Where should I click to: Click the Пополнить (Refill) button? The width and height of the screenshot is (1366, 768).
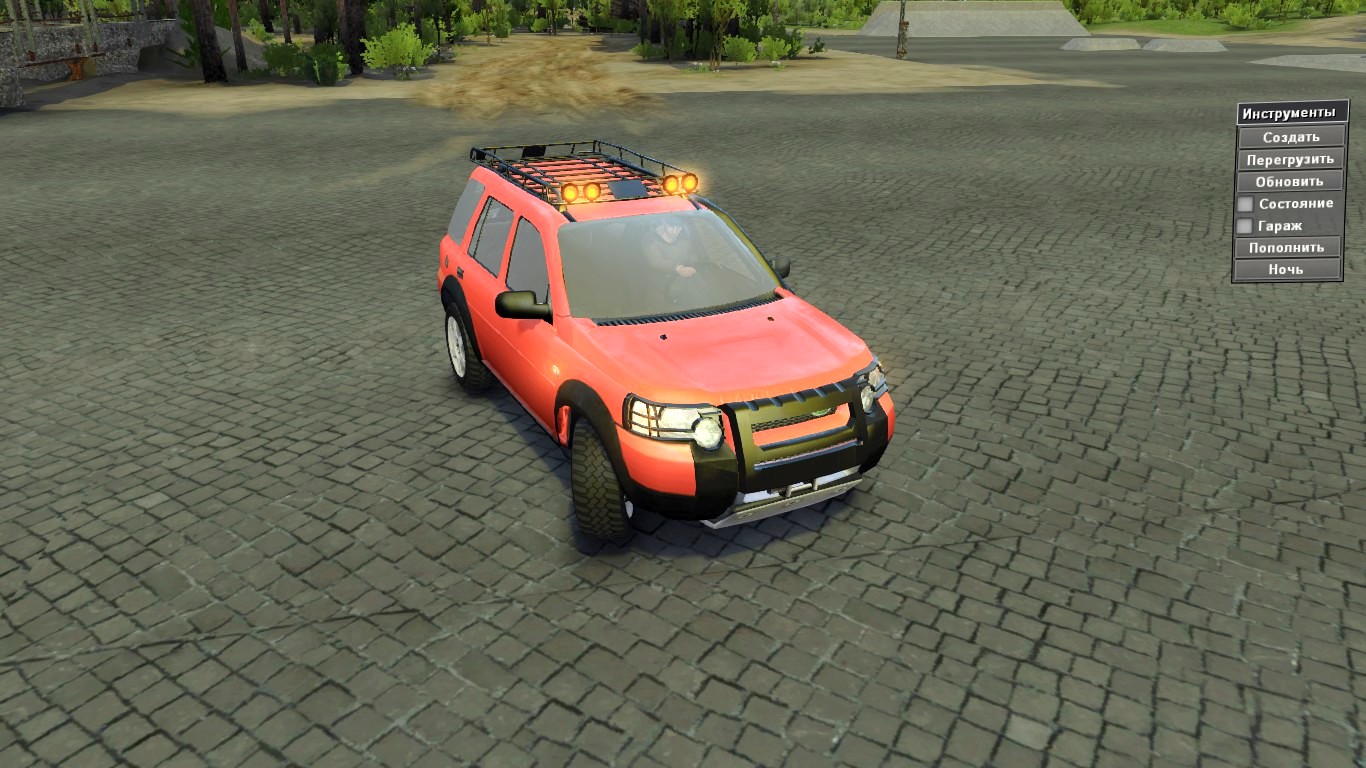[1288, 247]
